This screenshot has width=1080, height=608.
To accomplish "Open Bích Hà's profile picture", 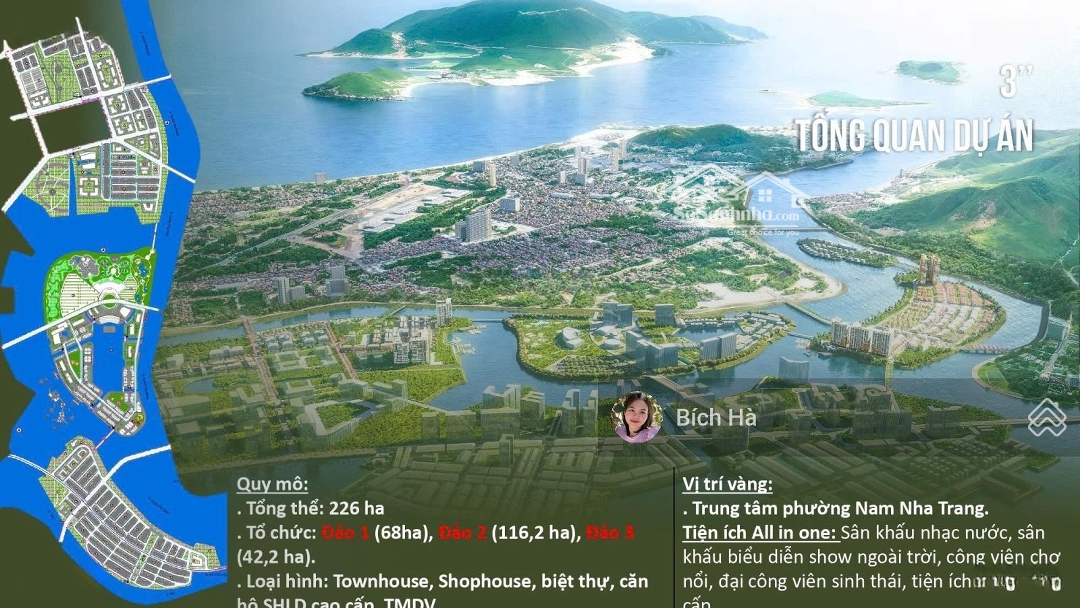I will (637, 417).
